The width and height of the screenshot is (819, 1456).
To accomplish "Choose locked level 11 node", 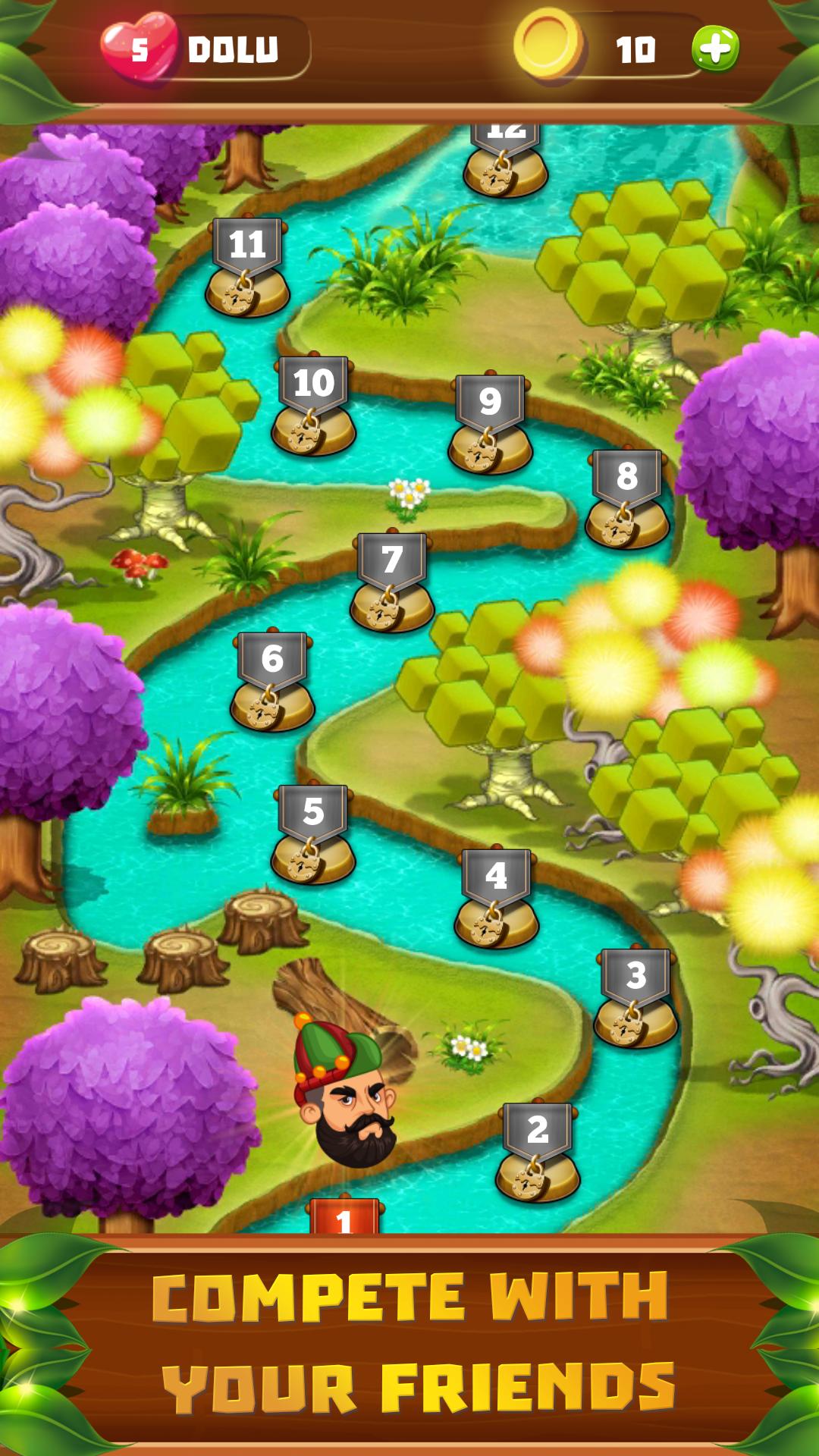I will (x=247, y=267).
